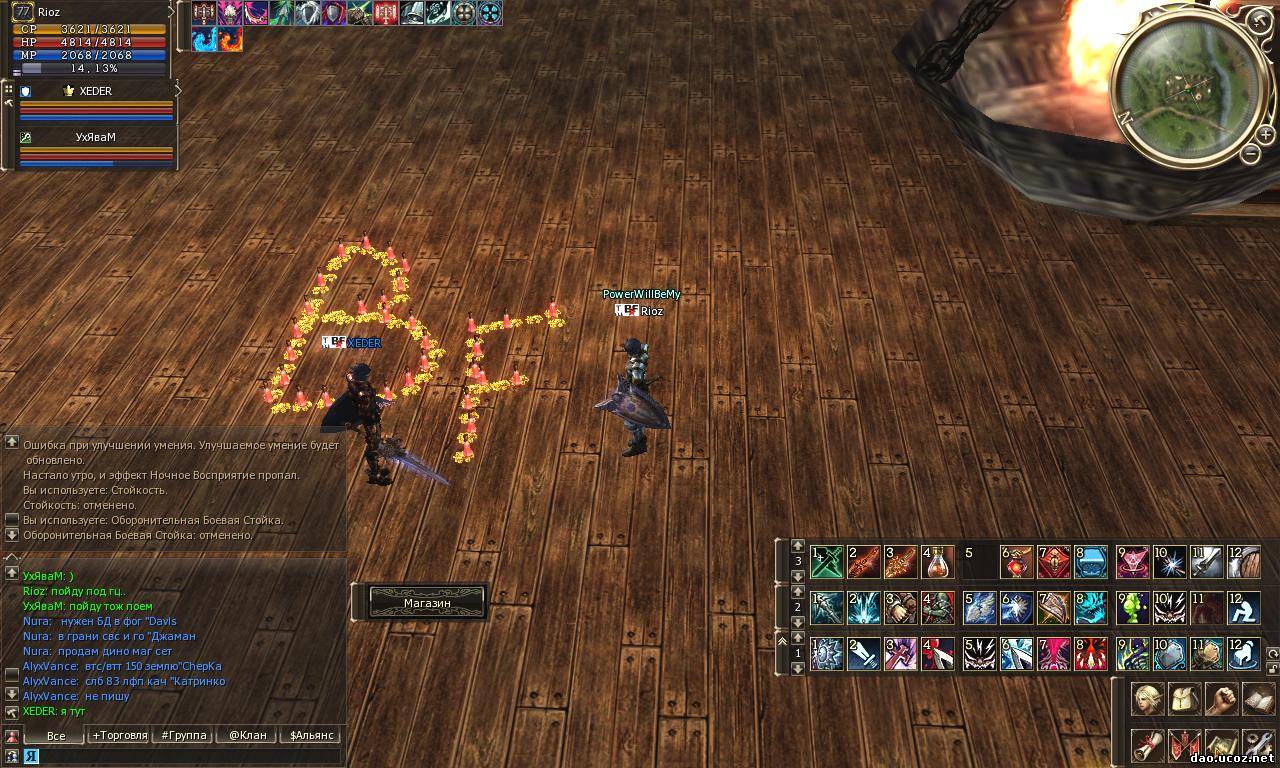The width and height of the screenshot is (1280, 768).
Task: Open the character status portrait icon
Action: coord(1147,699)
